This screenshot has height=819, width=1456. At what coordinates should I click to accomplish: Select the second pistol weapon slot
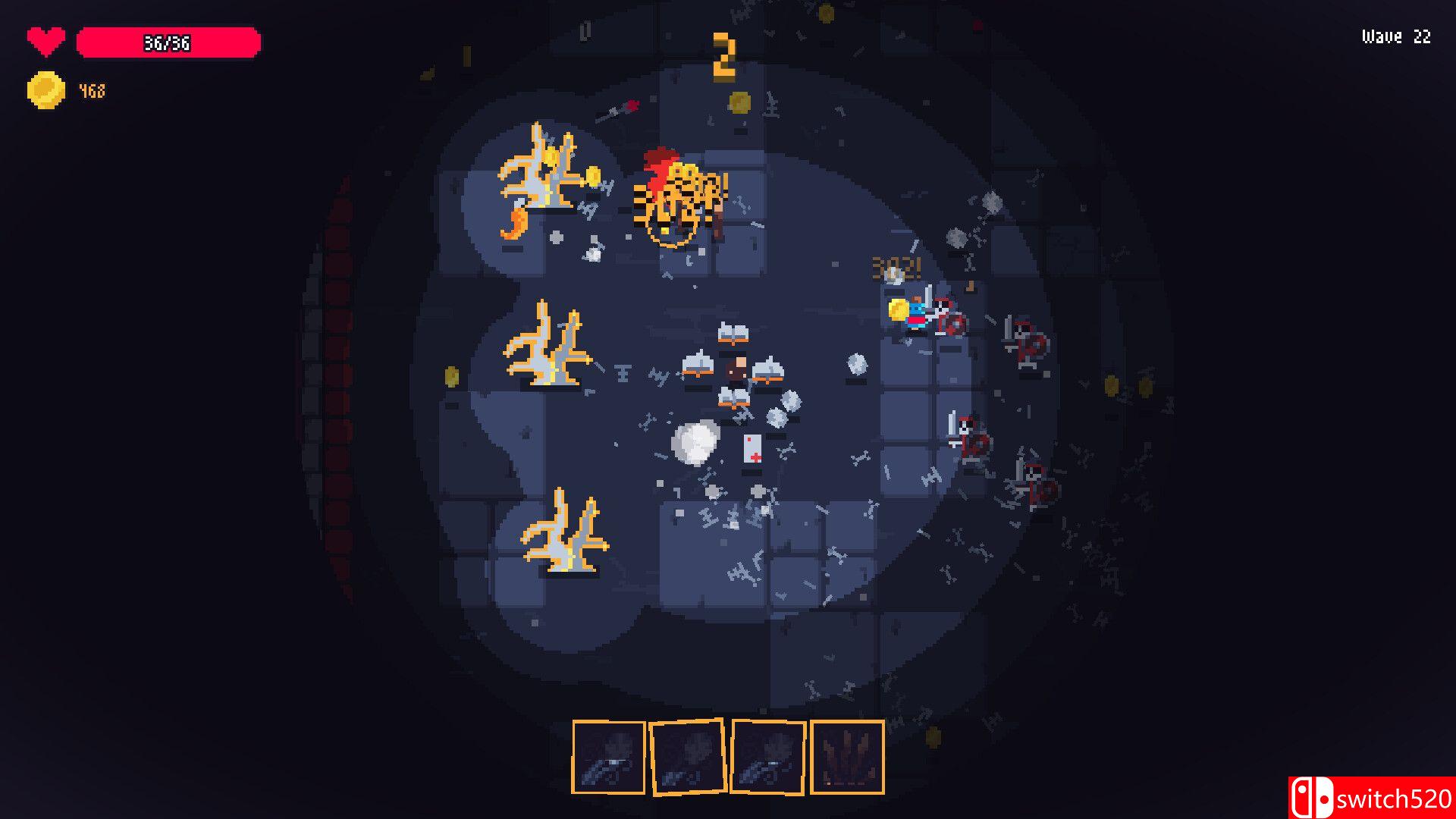click(688, 758)
